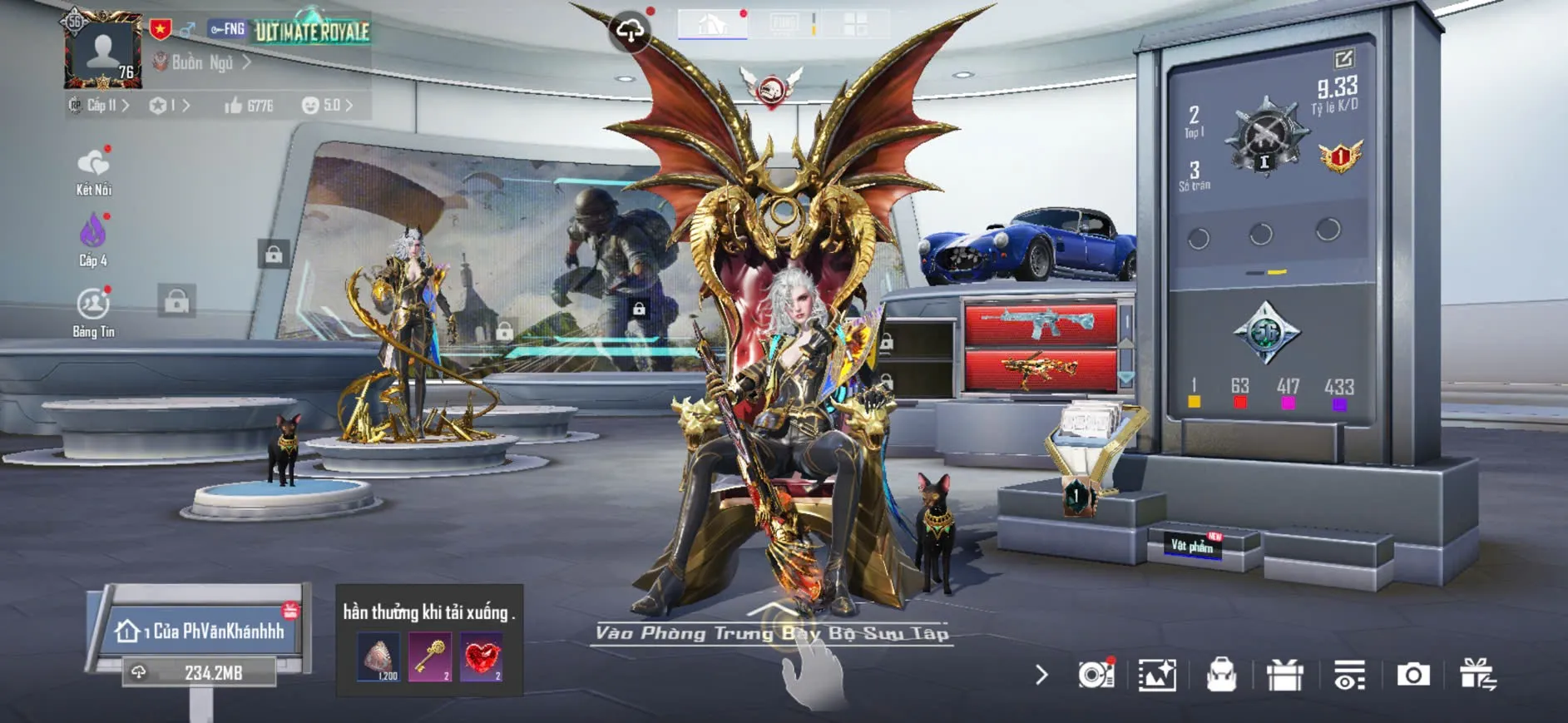Open the music turntable icon
The height and width of the screenshot is (723, 1568).
click(x=1096, y=675)
